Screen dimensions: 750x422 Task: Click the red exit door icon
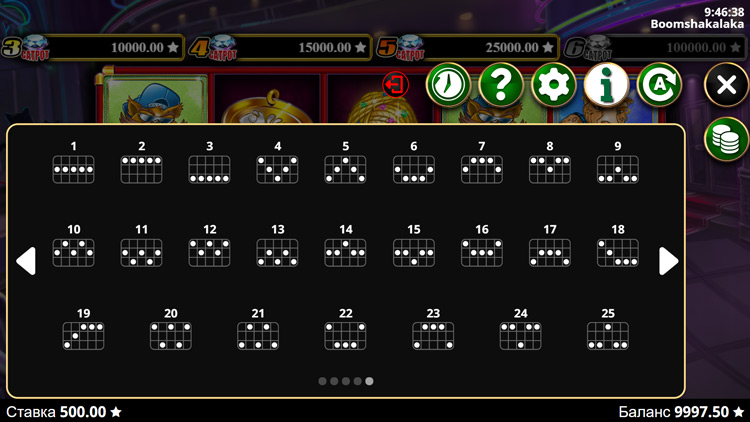click(395, 84)
